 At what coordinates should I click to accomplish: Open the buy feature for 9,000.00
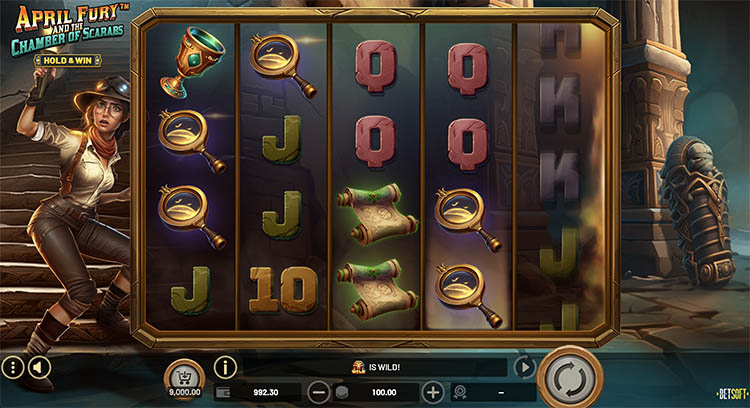pyautogui.click(x=183, y=375)
